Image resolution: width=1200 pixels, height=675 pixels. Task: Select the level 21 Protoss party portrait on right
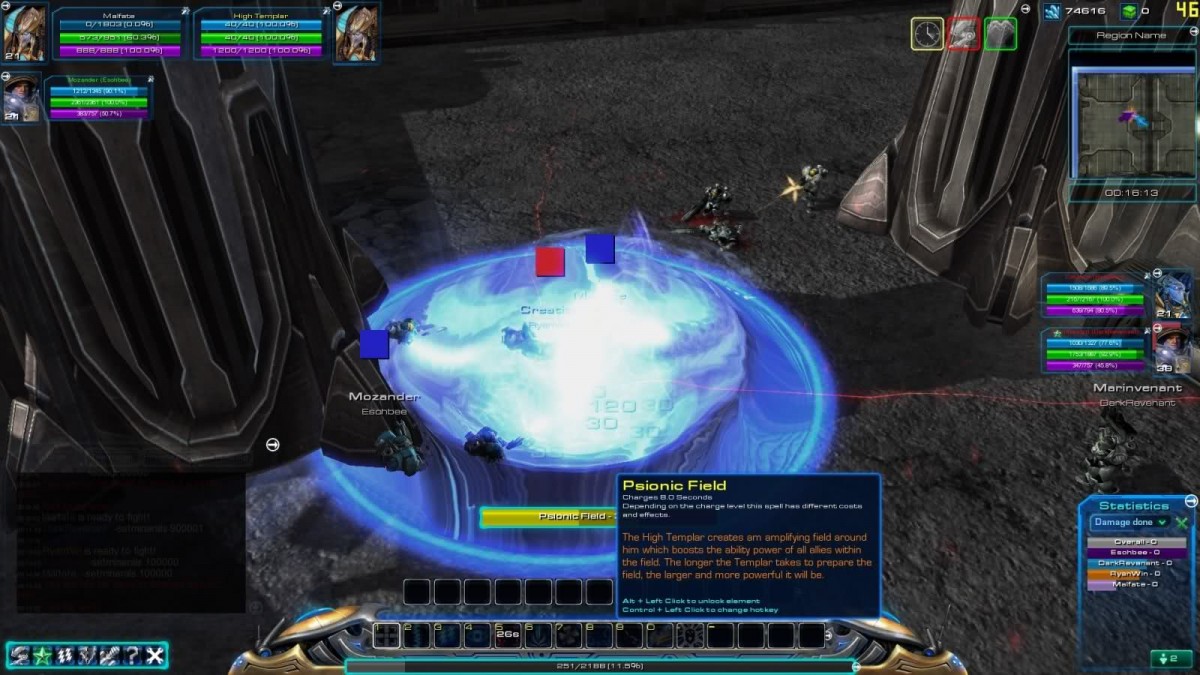pyautogui.click(x=1172, y=295)
